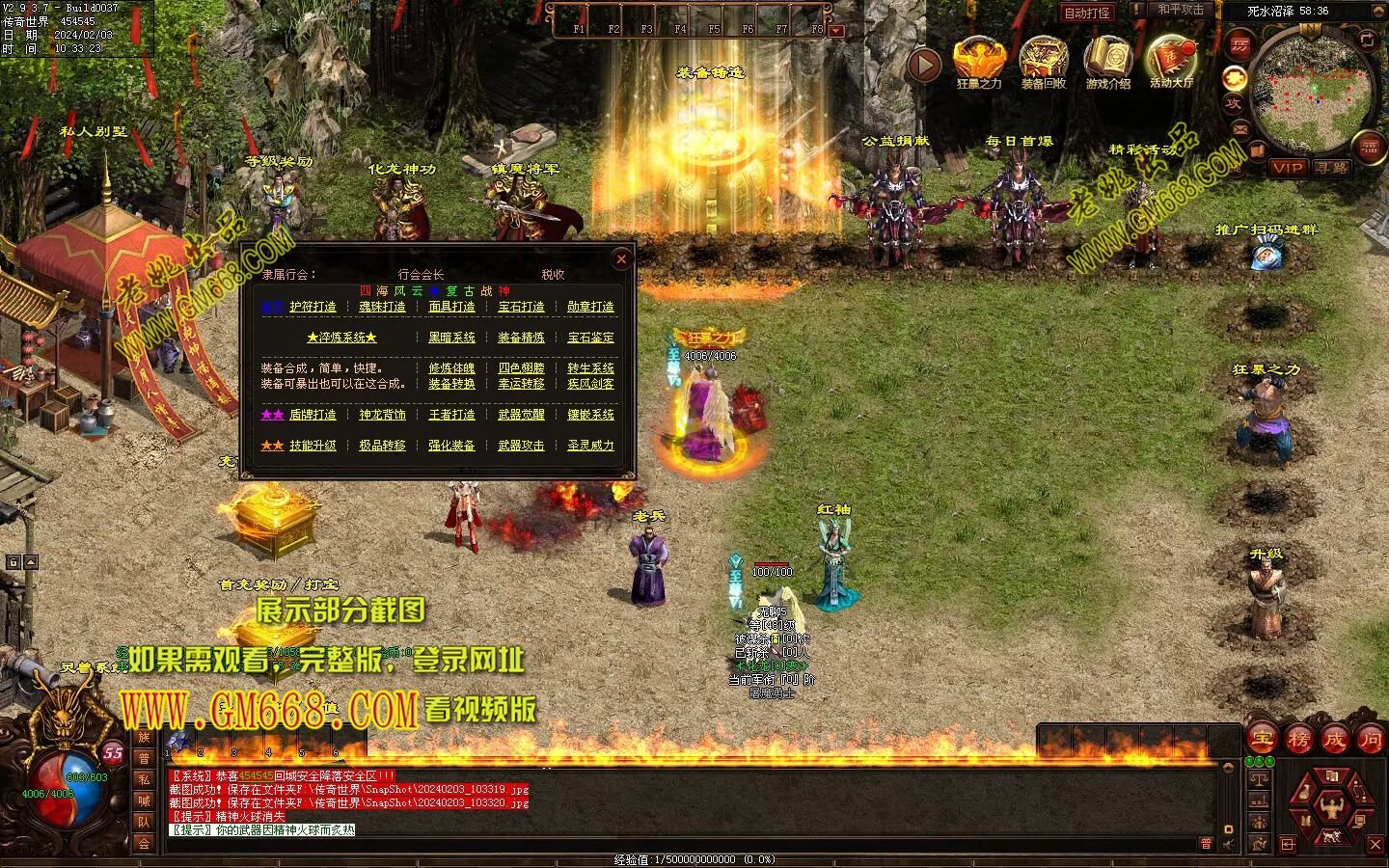
Task: Open the 护符打造 amulet forging link
Action: (313, 307)
